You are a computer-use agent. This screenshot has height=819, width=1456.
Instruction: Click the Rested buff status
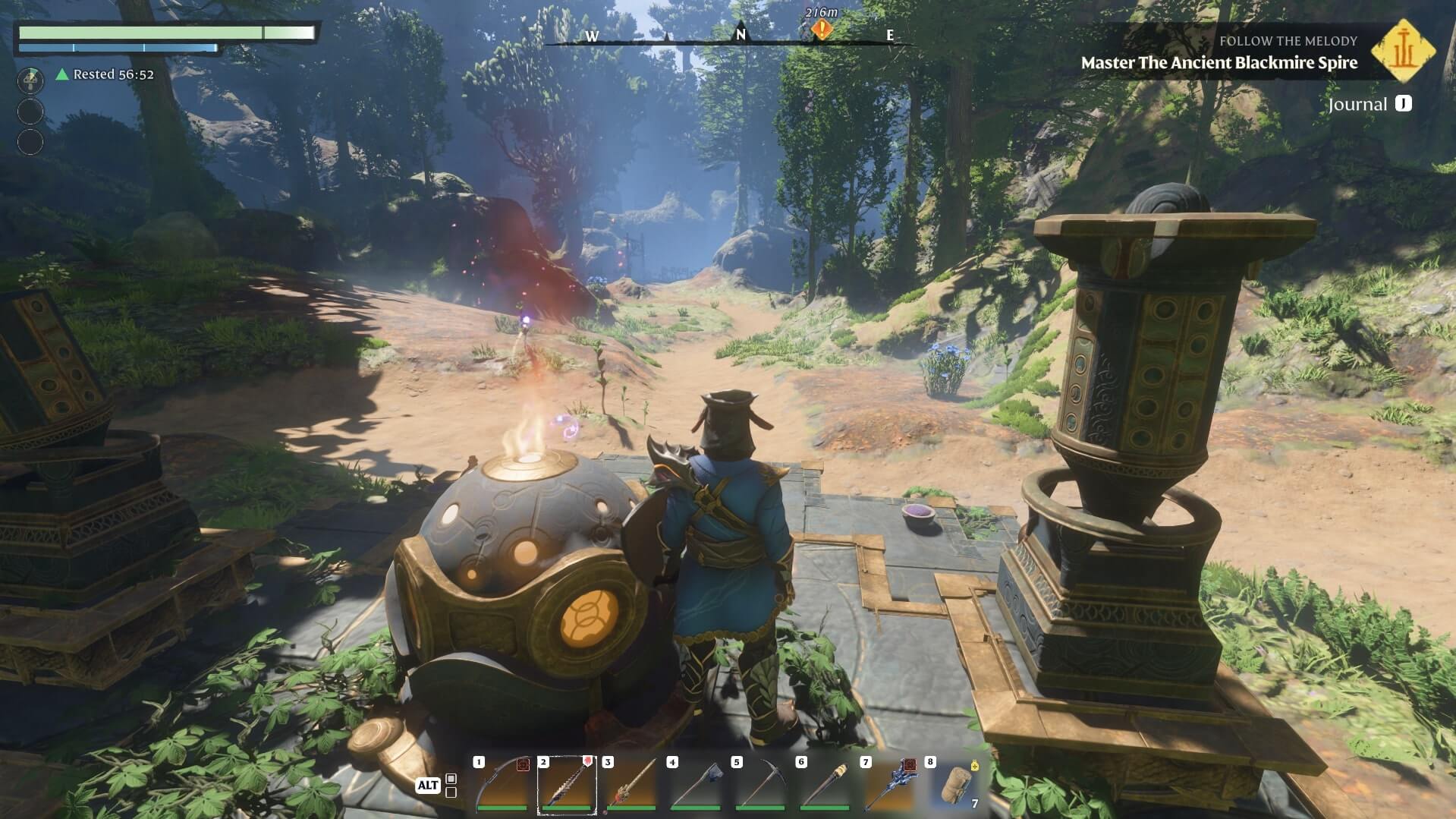(105, 74)
